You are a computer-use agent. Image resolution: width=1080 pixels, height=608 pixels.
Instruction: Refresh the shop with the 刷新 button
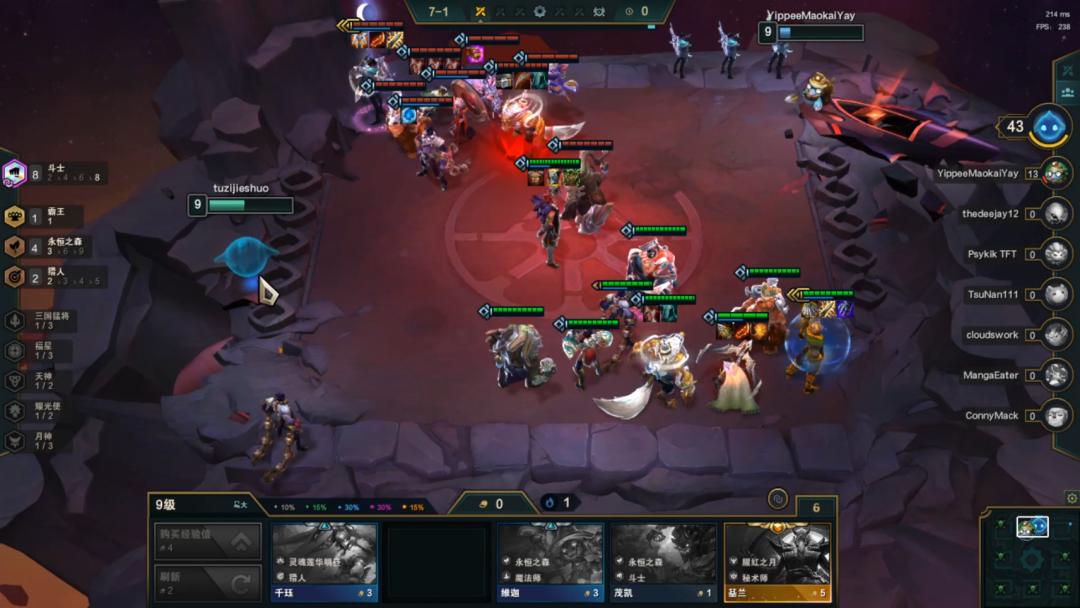pos(208,582)
